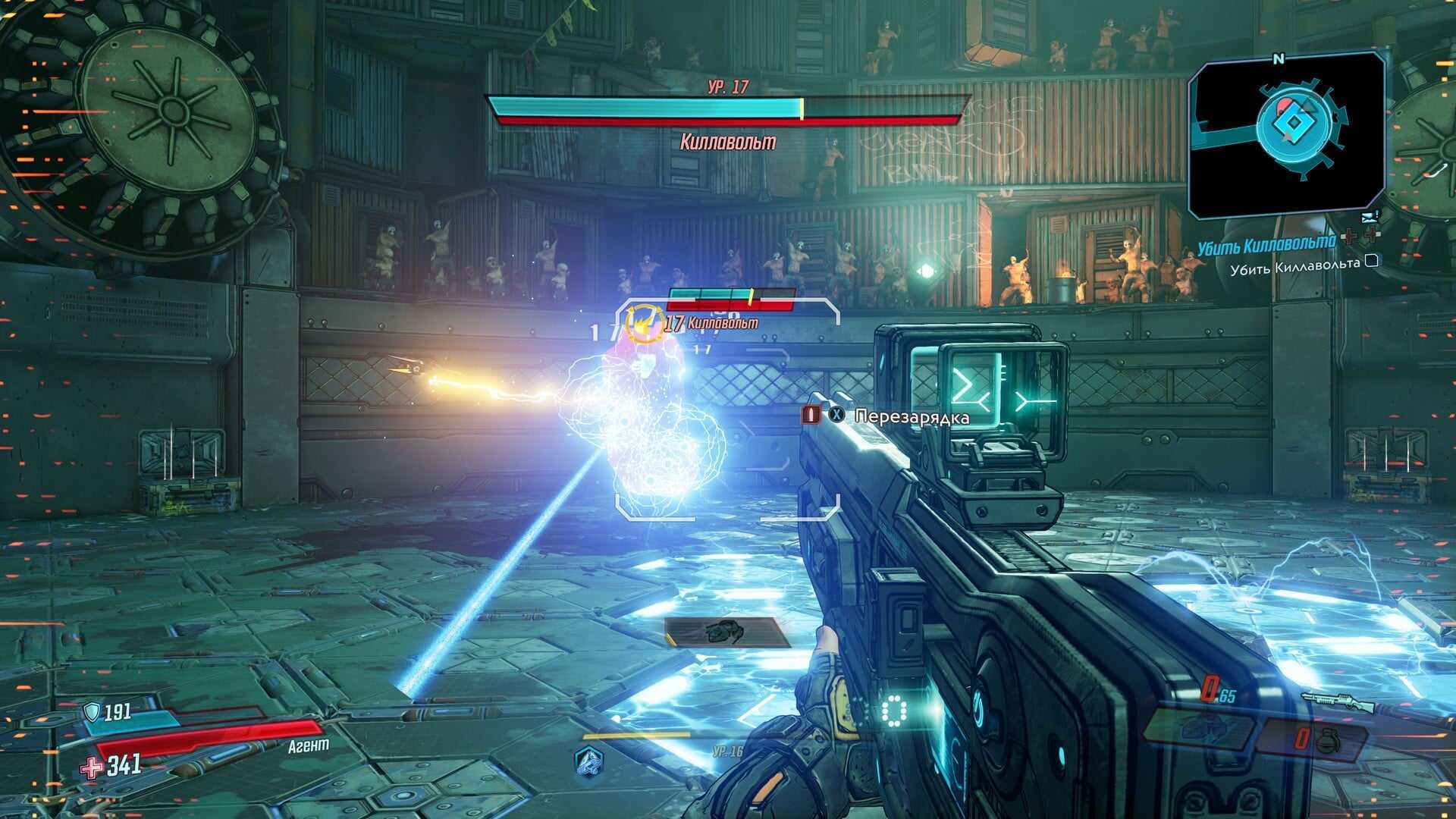Screen dimensions: 1456x819
Task: Activate the hexagonal action skill icon
Action: (588, 759)
